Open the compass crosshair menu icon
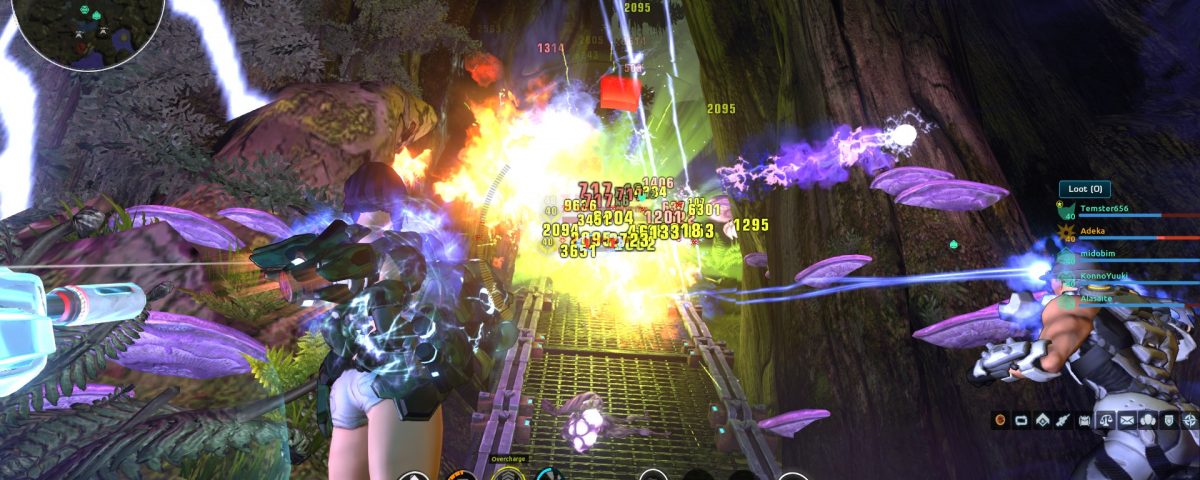The image size is (1200, 480). [x=1187, y=421]
